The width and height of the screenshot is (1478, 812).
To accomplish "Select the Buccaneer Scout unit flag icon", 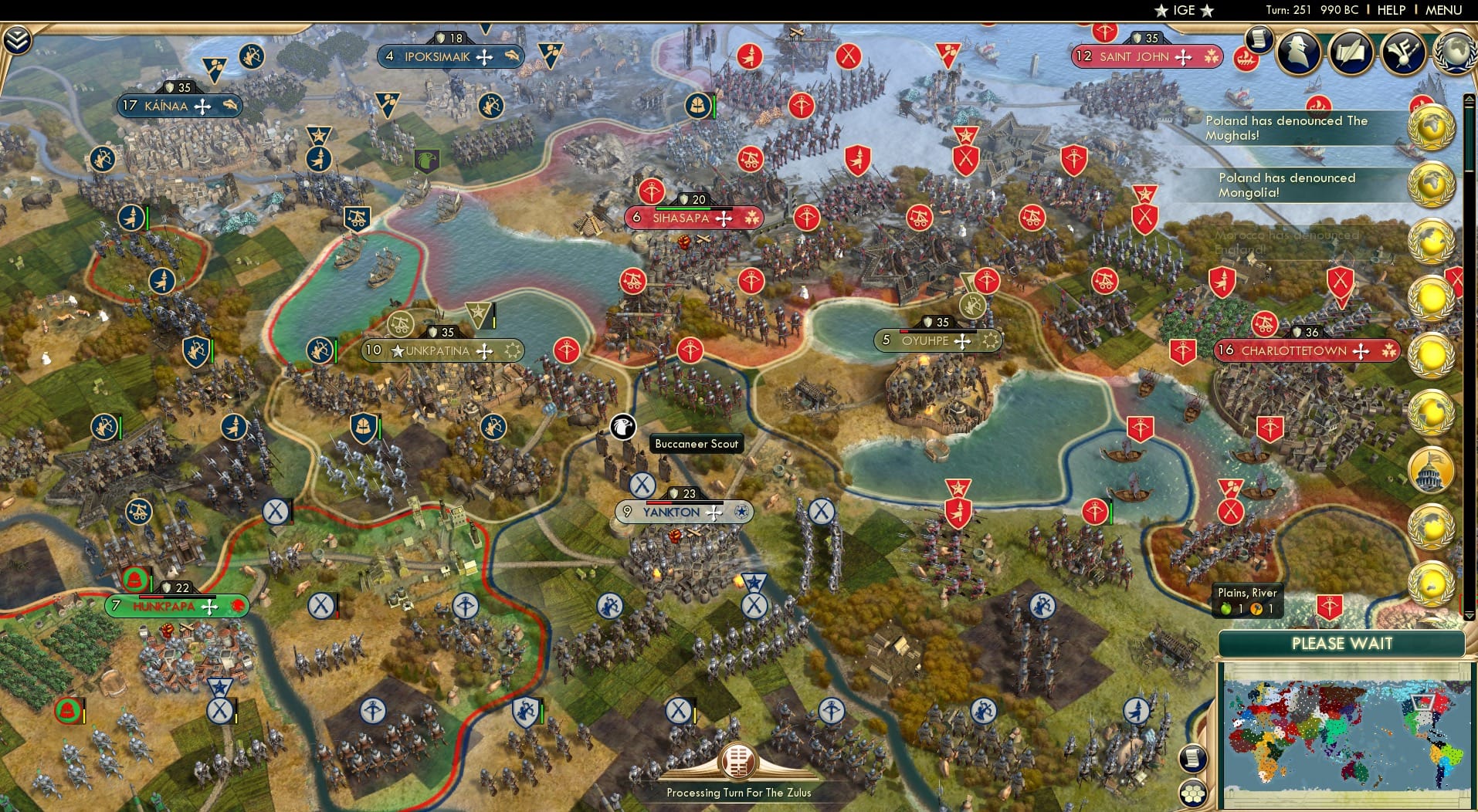I will coord(622,426).
